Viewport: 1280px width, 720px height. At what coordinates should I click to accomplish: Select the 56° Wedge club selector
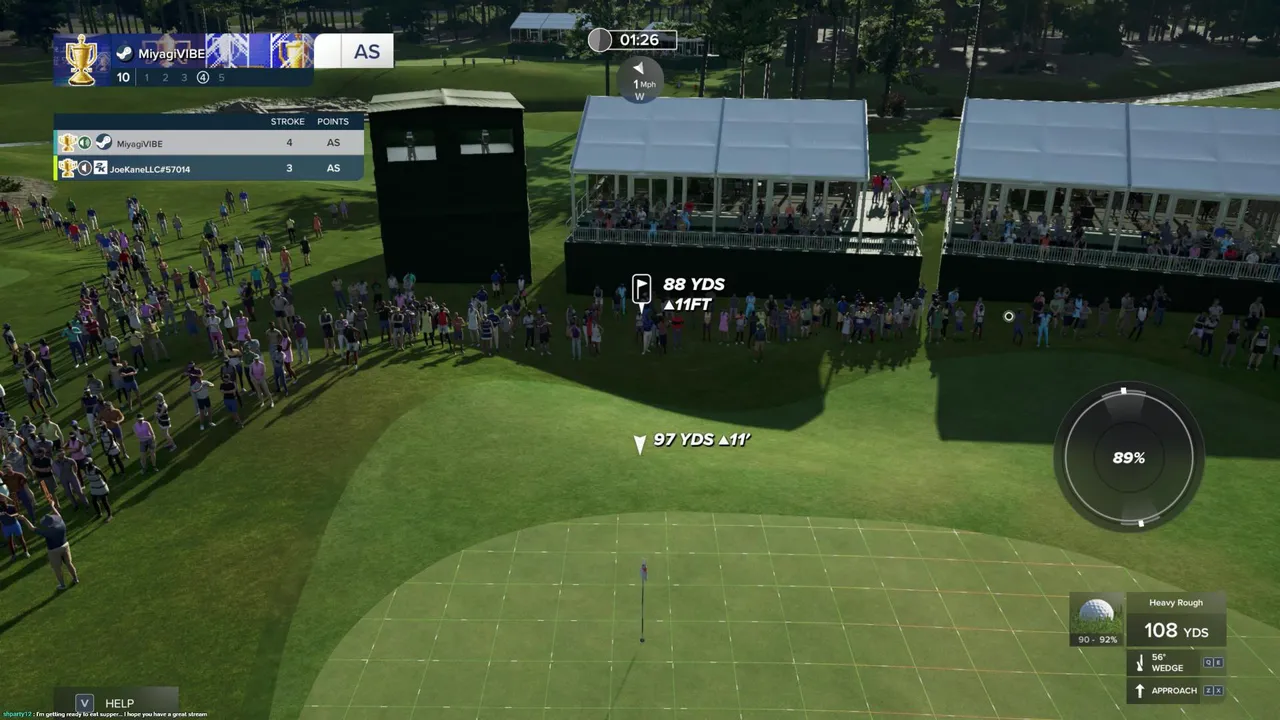click(1166, 663)
